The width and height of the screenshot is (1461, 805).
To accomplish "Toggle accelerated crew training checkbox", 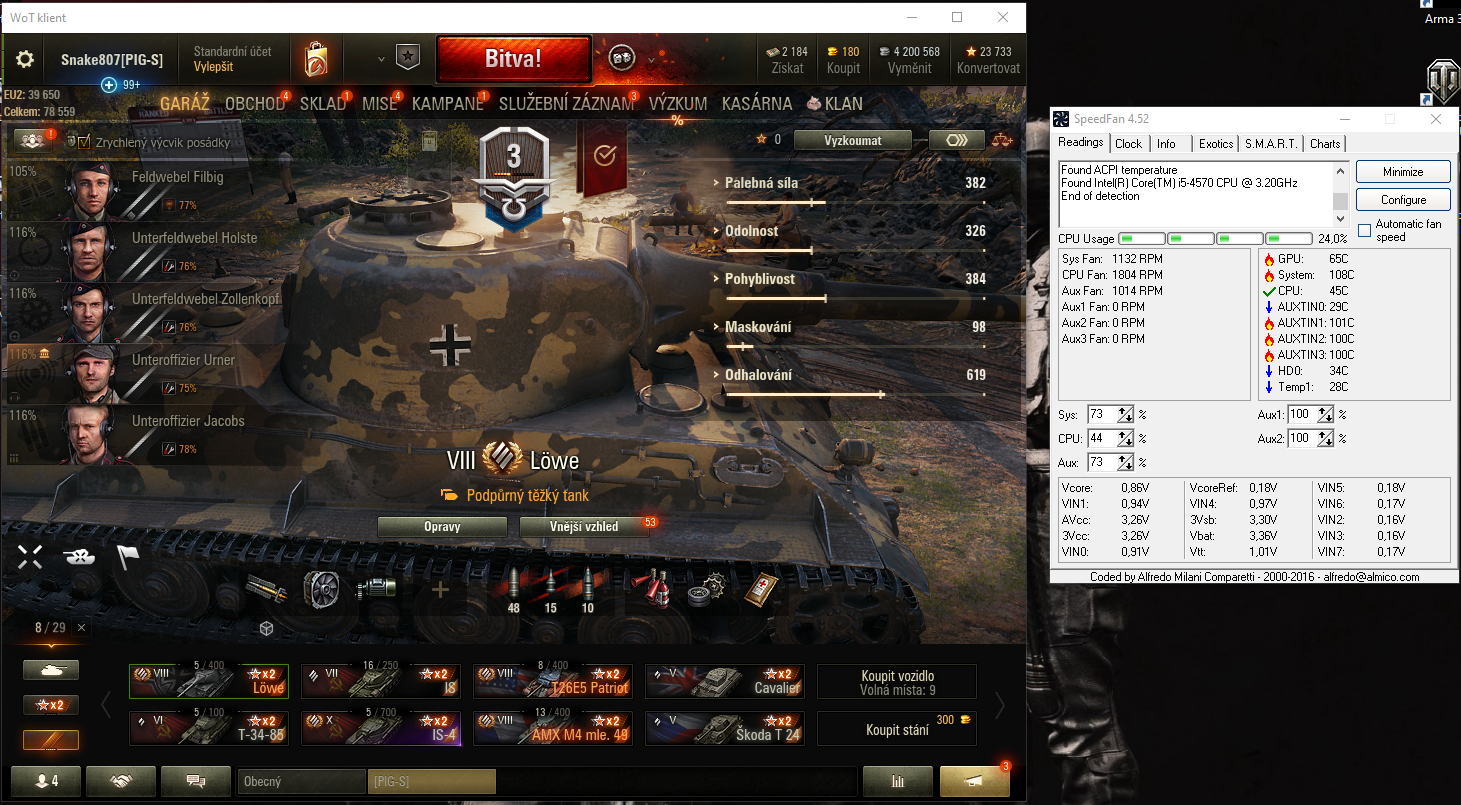I will click(x=84, y=142).
